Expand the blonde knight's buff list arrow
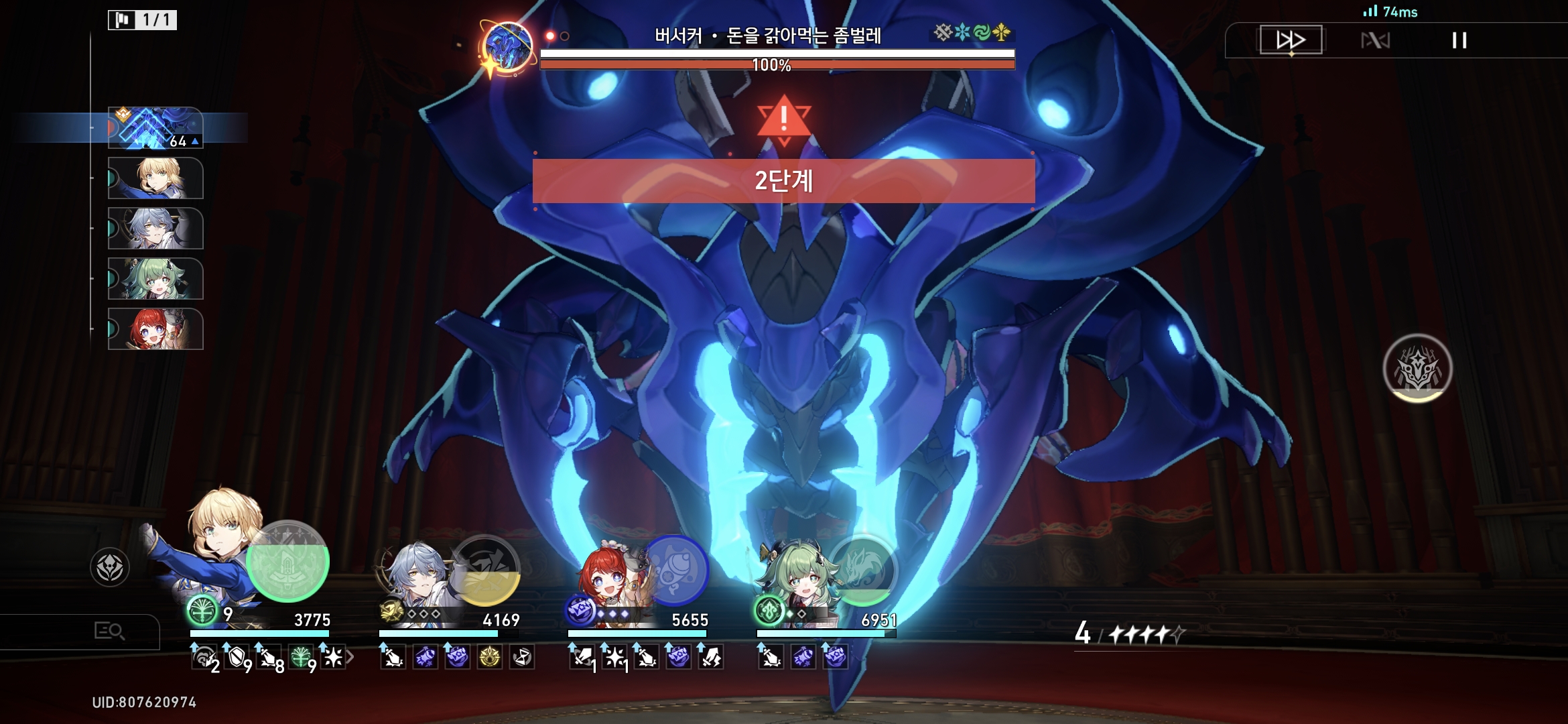The image size is (1568, 724). pos(350,658)
